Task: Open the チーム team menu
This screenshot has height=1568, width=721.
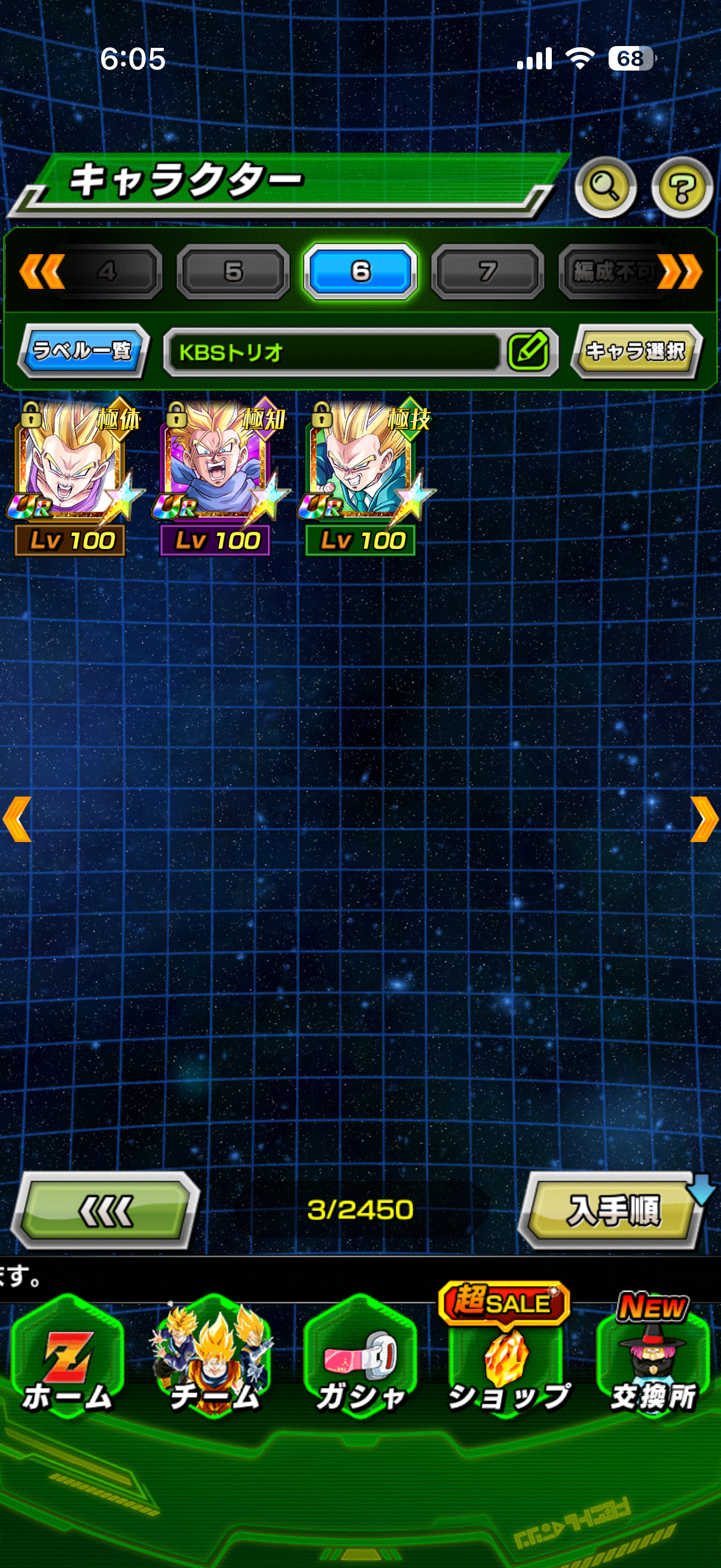Action: coord(213,1362)
